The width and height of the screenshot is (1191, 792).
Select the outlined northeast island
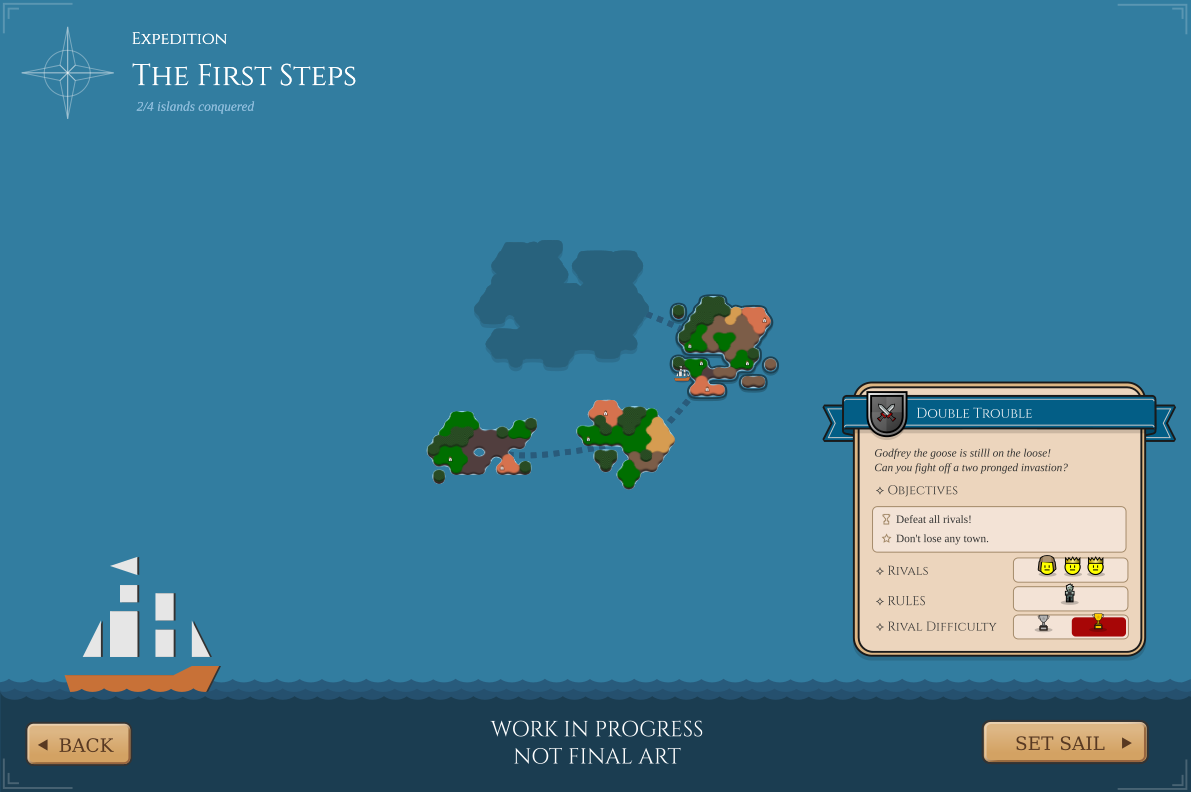pos(723,342)
